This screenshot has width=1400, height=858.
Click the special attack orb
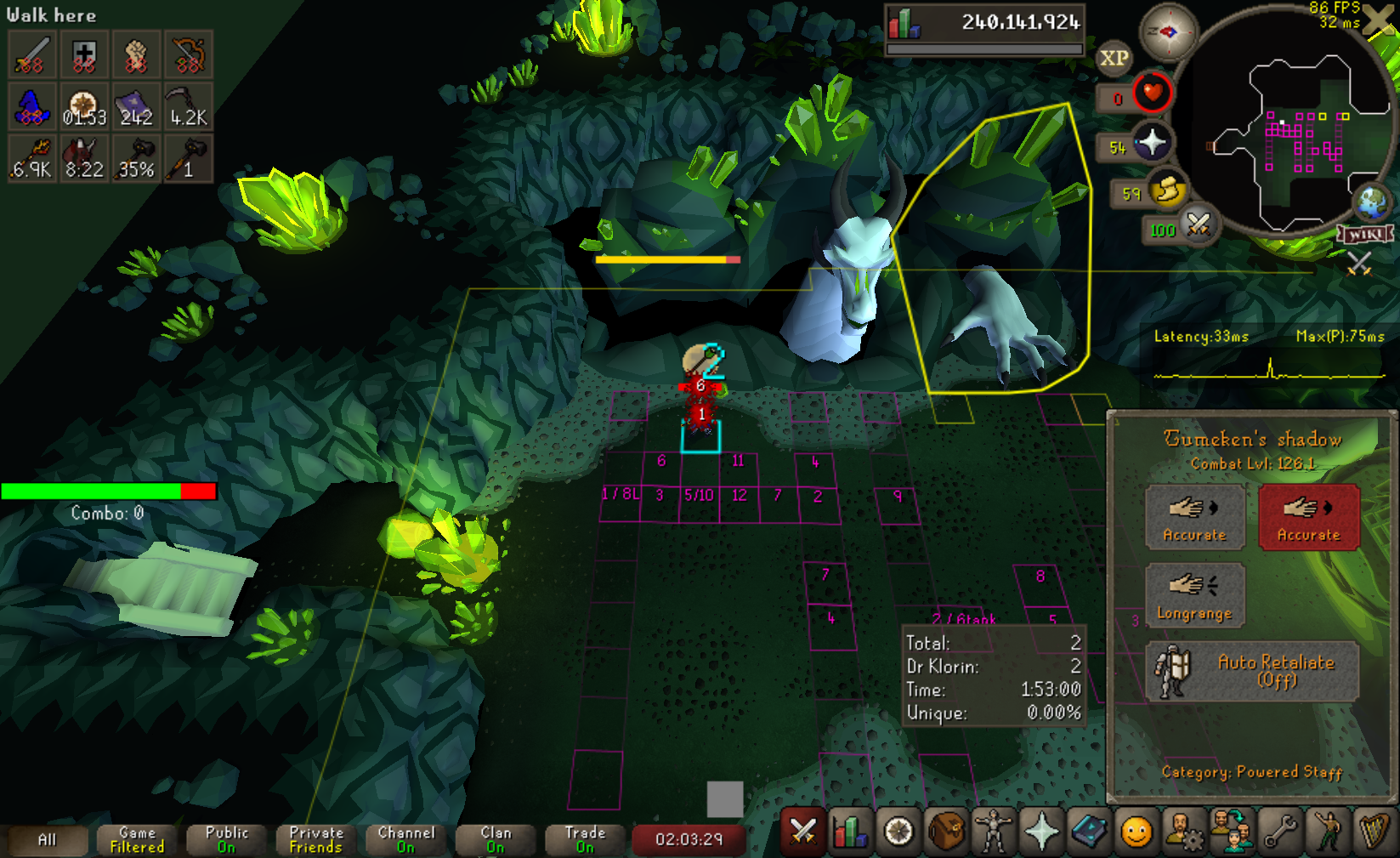point(1199,225)
